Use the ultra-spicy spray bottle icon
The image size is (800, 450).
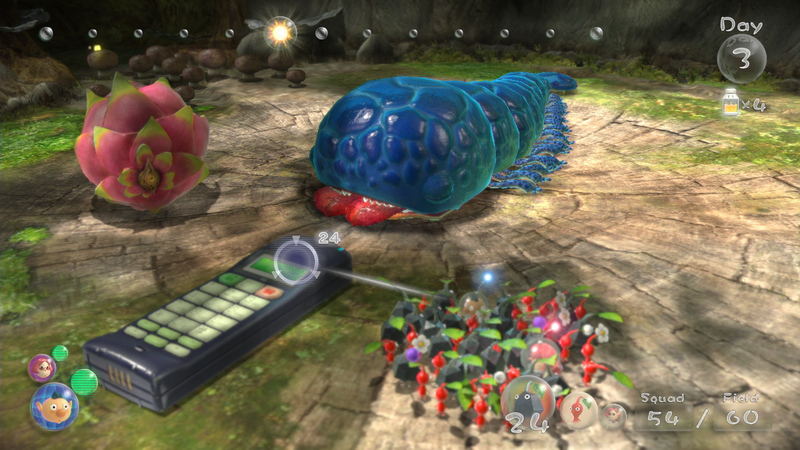pos(730,101)
